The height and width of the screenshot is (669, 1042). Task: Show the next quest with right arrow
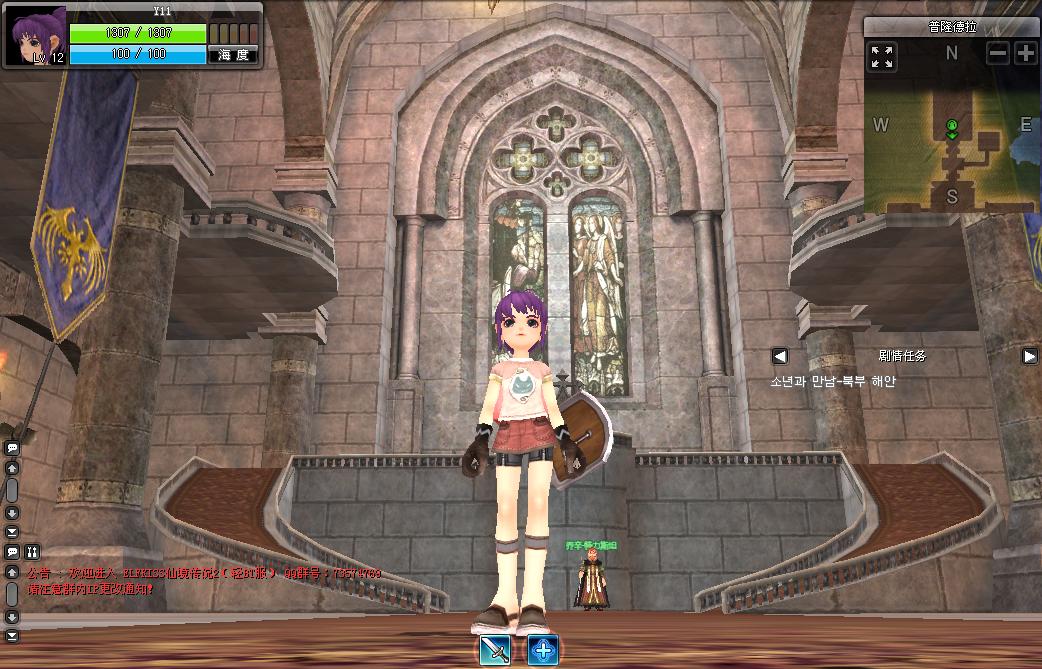(1029, 356)
